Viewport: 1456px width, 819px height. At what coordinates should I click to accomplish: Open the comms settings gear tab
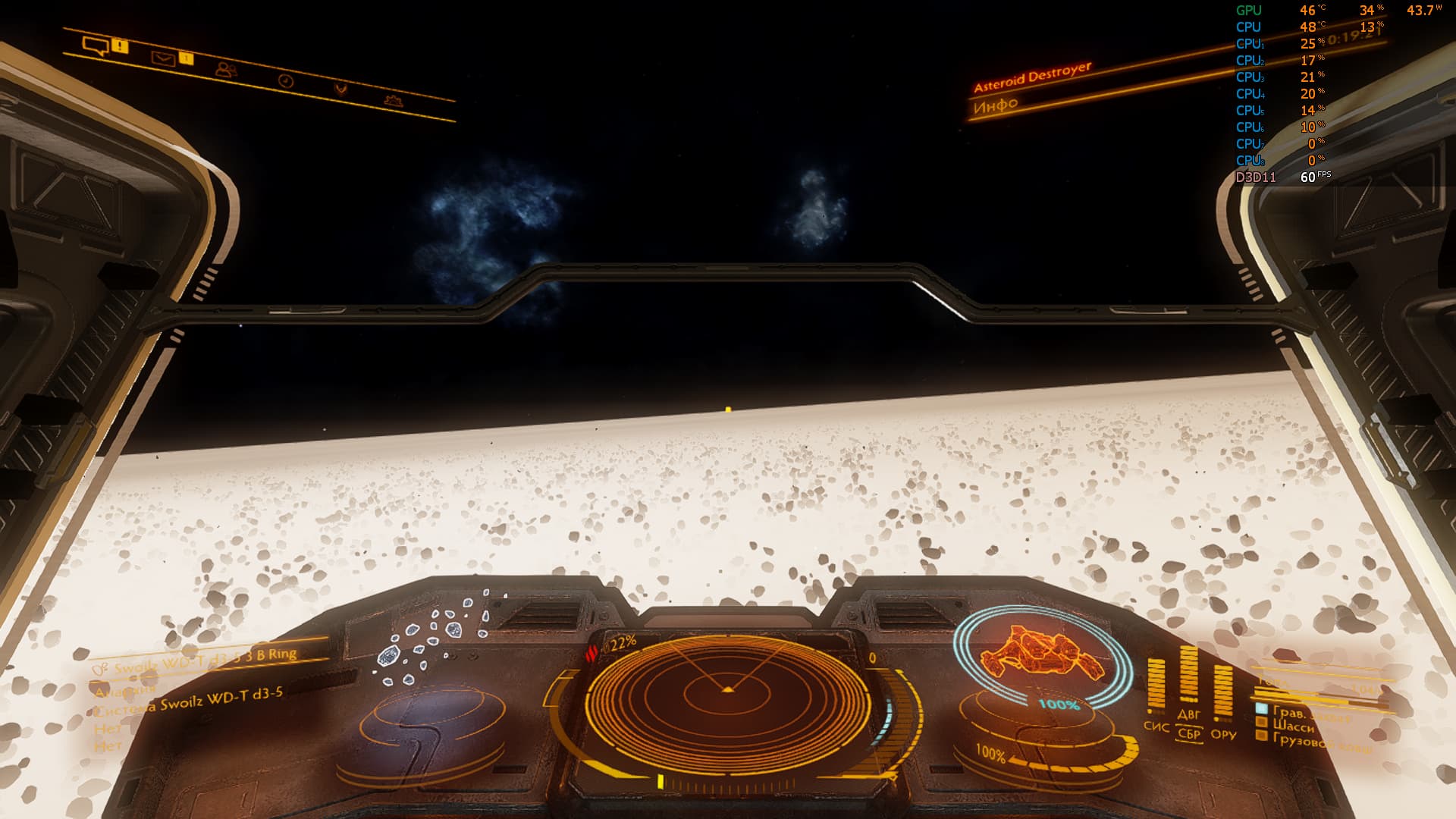(x=393, y=99)
